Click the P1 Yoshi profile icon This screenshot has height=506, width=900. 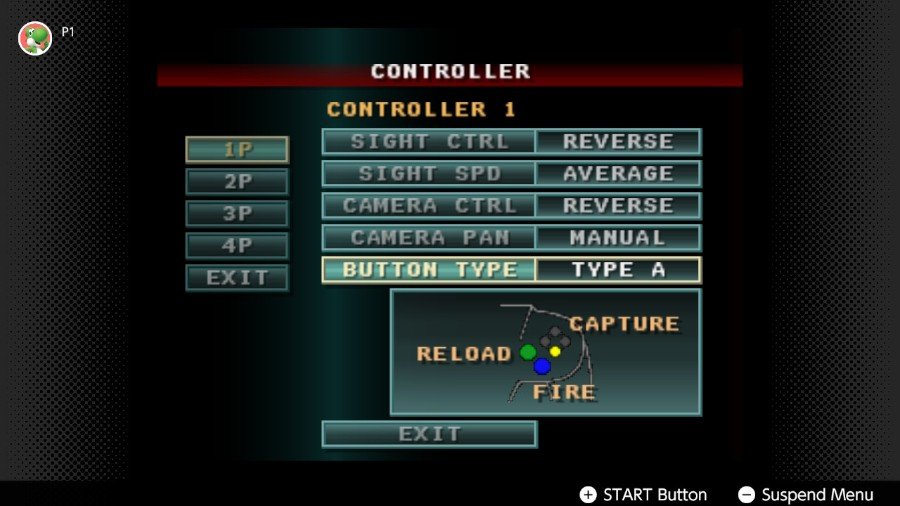click(35, 38)
